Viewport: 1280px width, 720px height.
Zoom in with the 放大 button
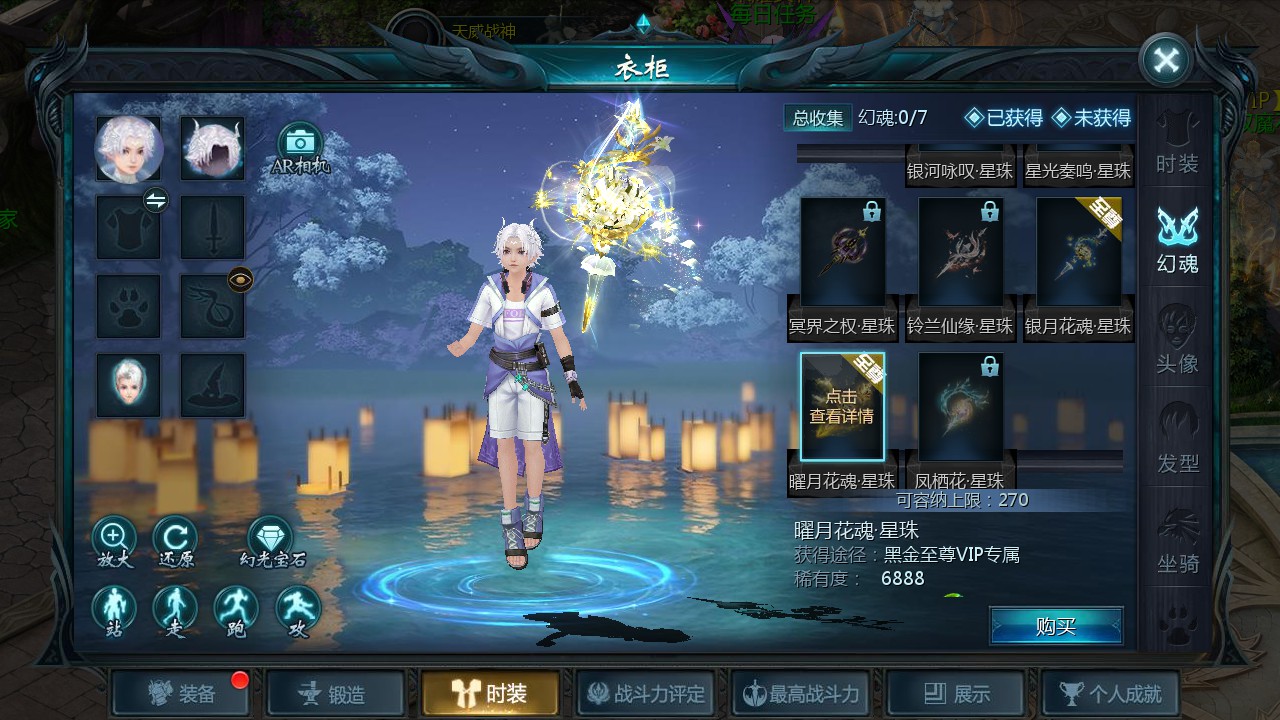tap(114, 543)
